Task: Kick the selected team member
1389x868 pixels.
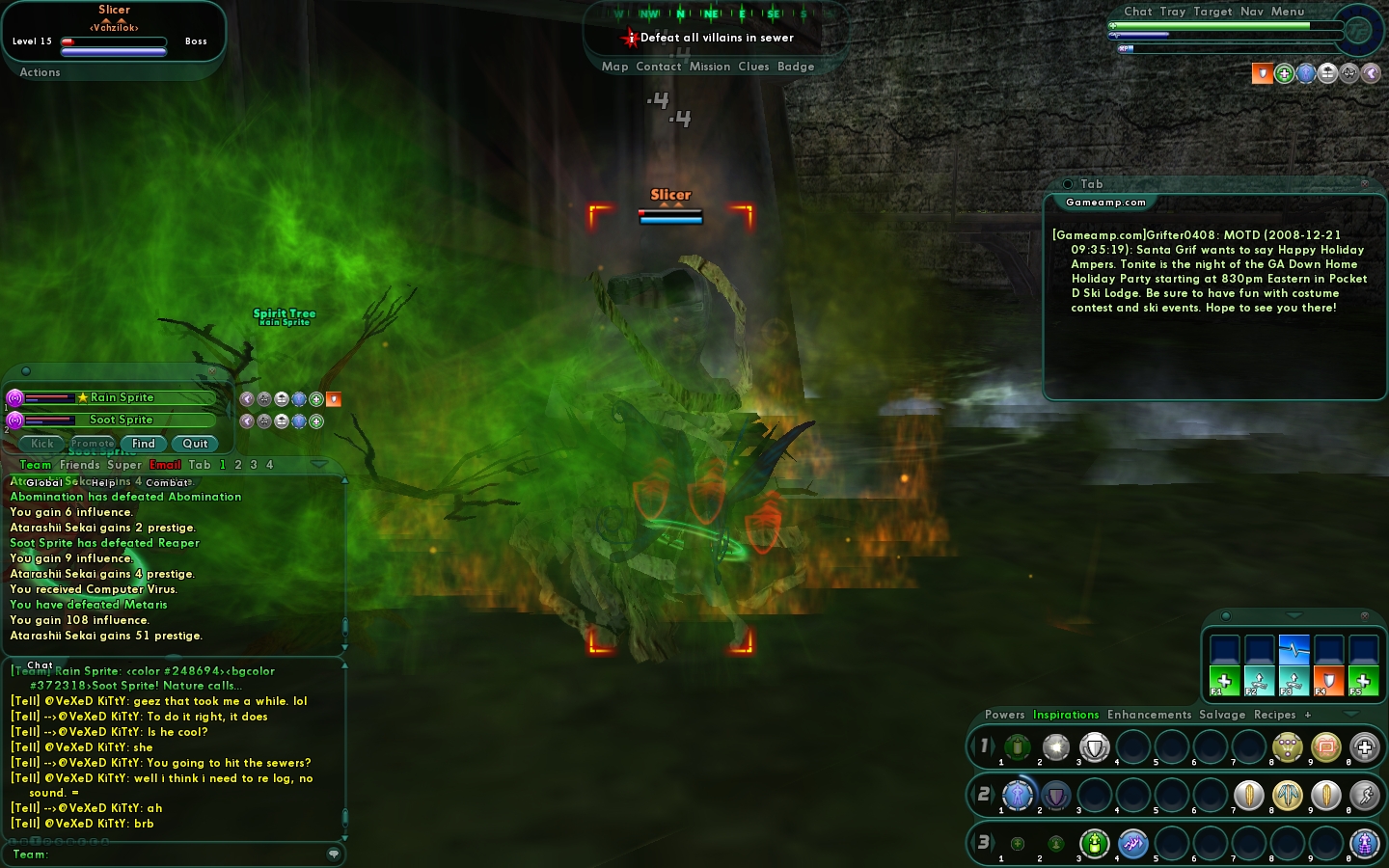Action: pyautogui.click(x=42, y=444)
